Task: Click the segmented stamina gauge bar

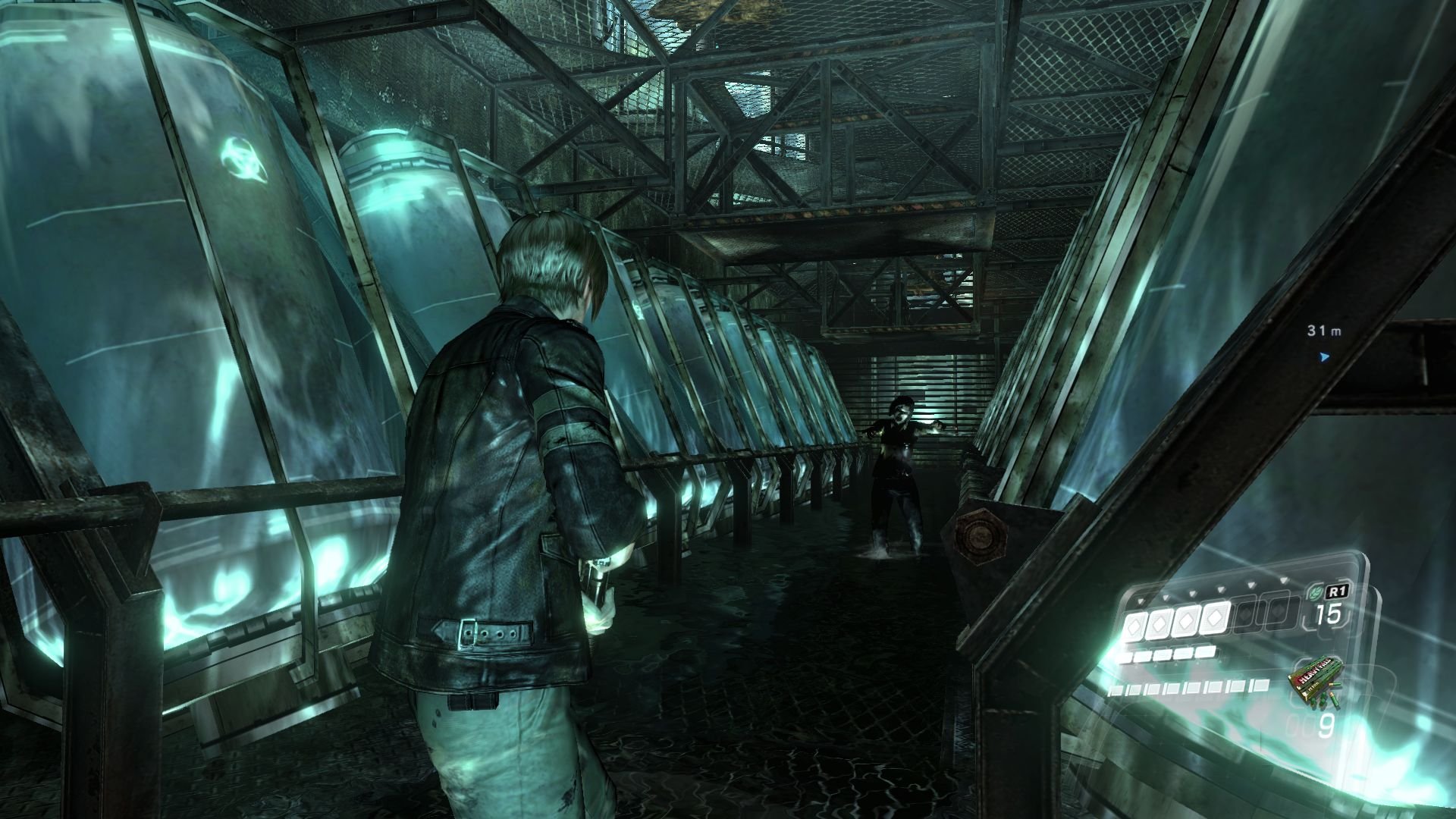Action: 1189,687
